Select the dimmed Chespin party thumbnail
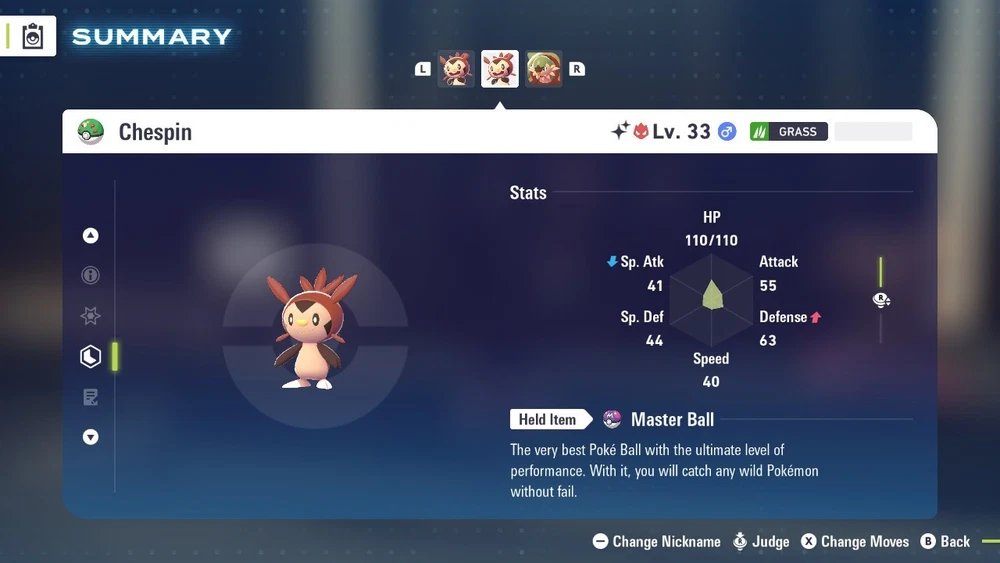This screenshot has width=1000, height=563. tap(456, 69)
